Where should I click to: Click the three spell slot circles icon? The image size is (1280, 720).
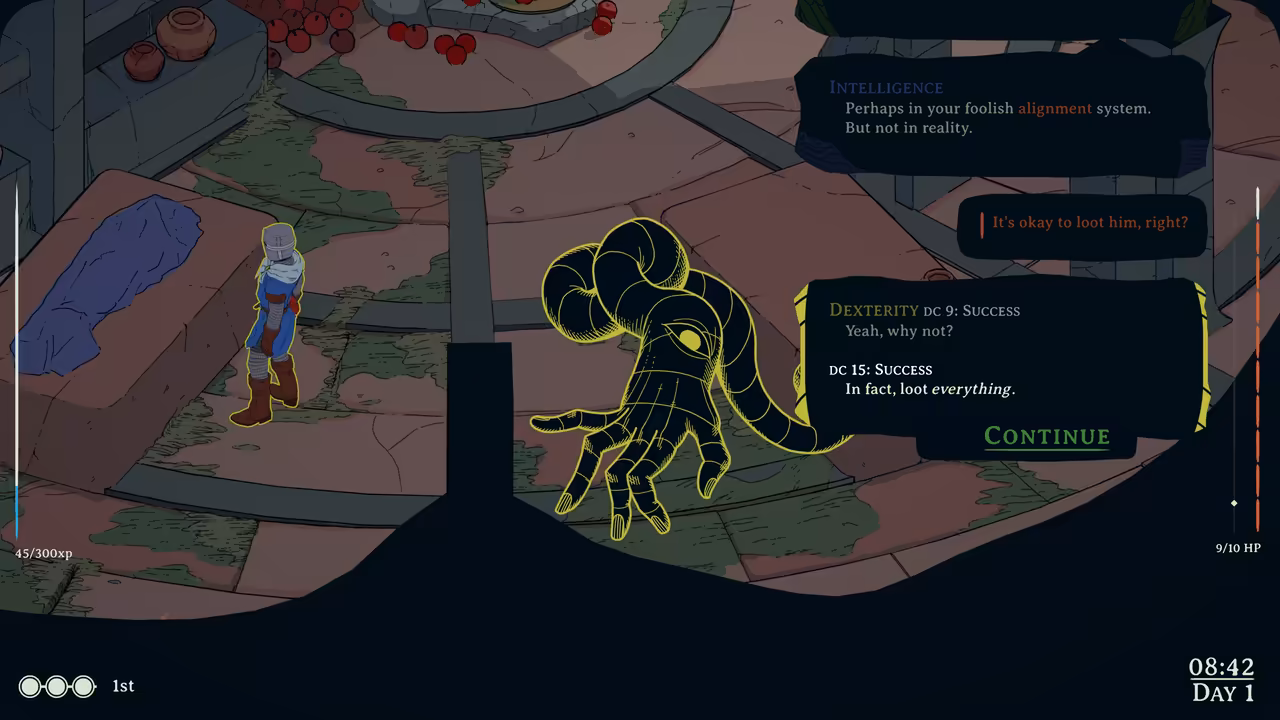pyautogui.click(x=57, y=687)
